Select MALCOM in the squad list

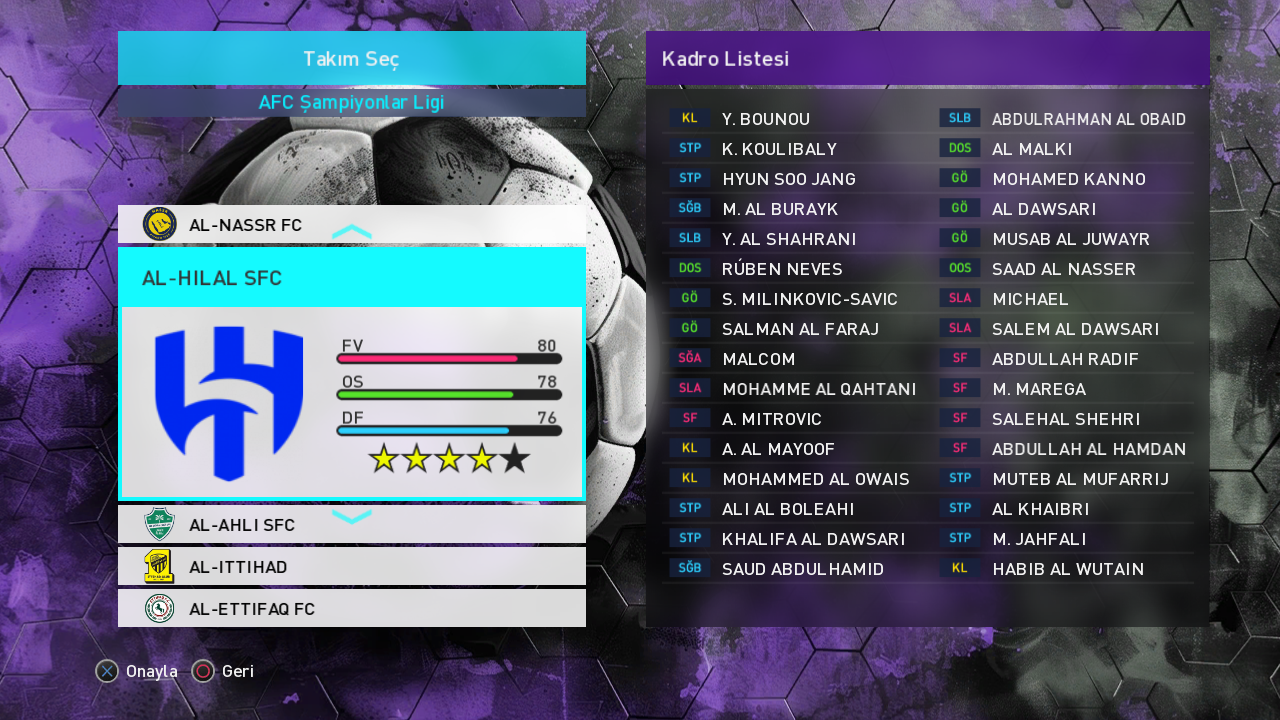pos(759,359)
